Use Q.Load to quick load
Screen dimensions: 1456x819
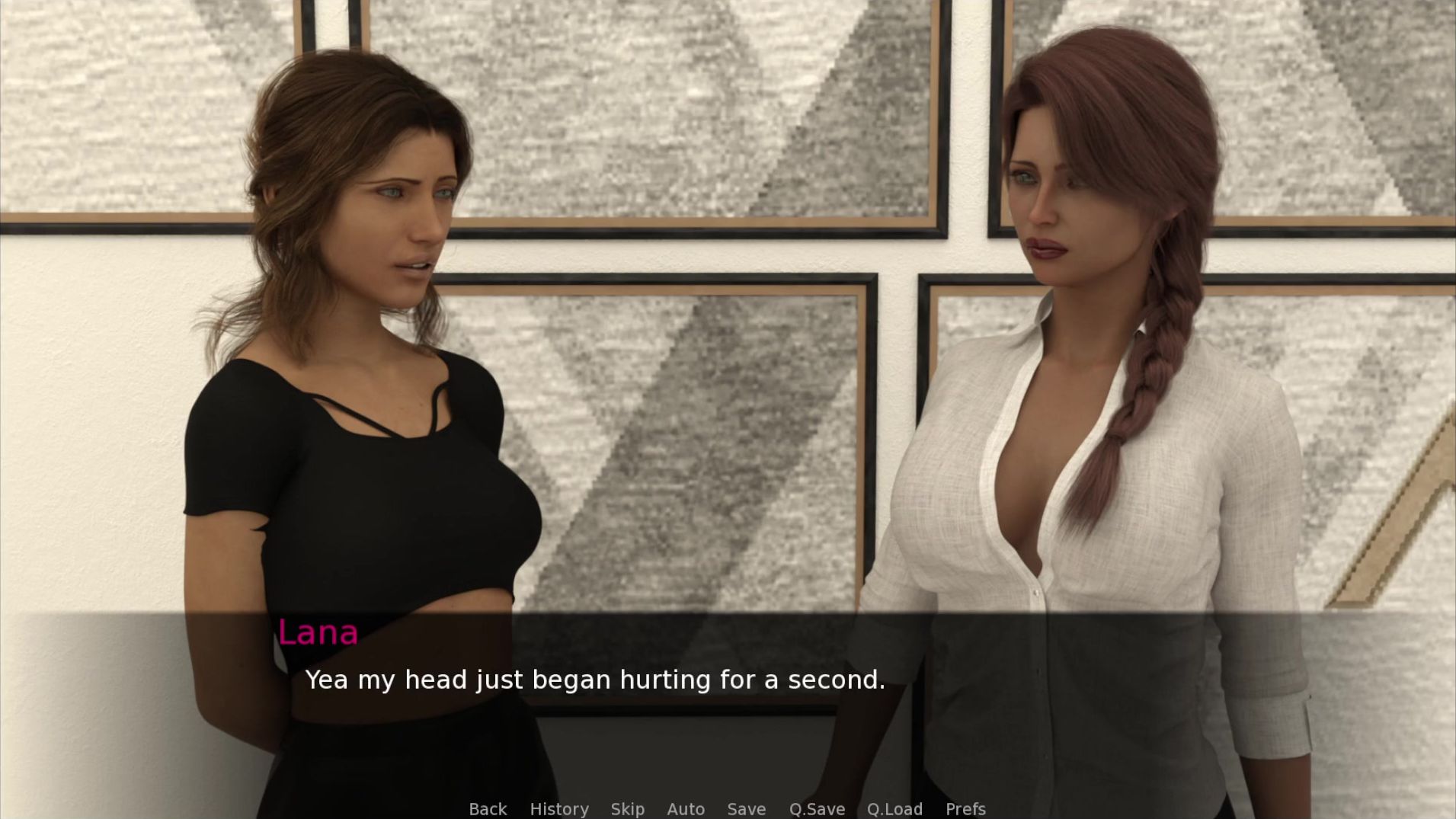[x=894, y=808]
